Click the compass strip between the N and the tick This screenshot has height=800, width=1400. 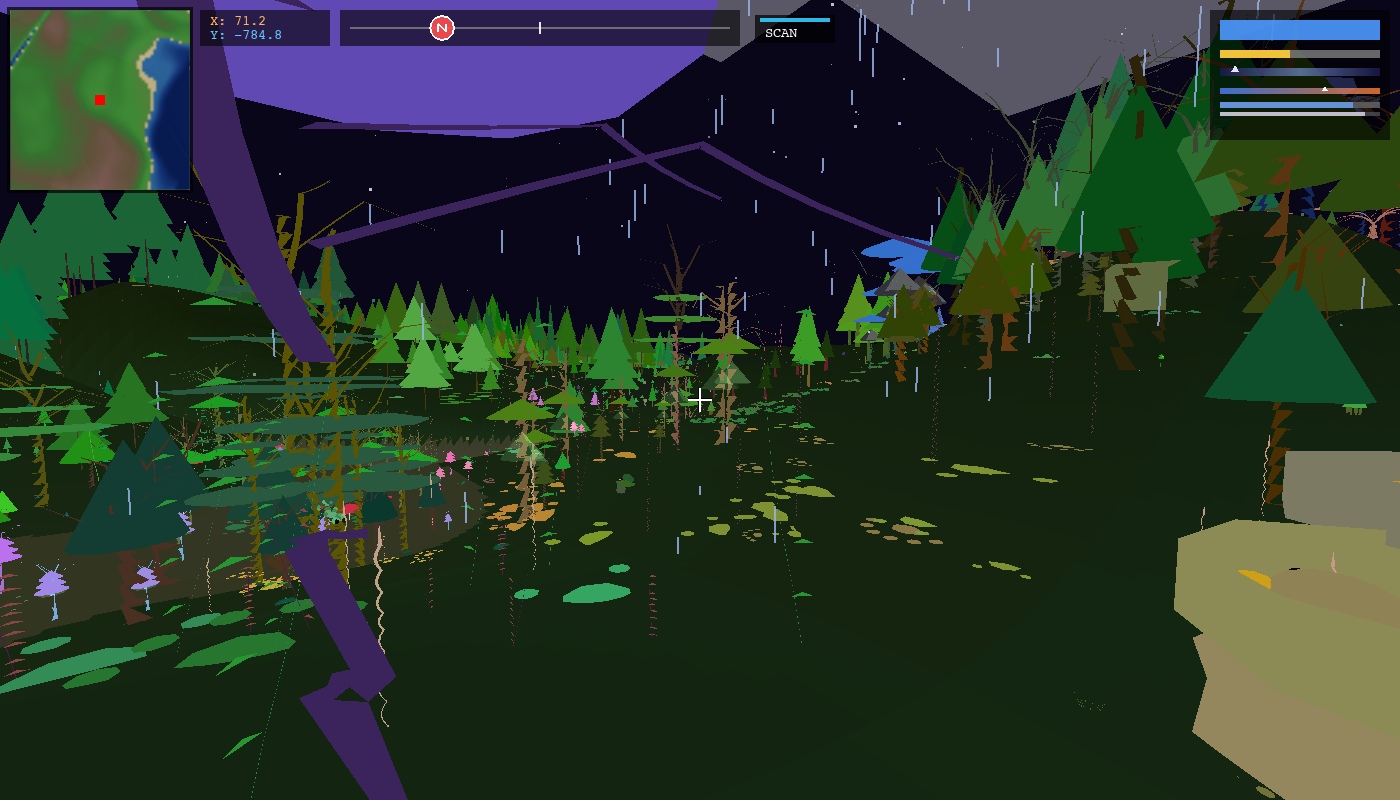(490, 27)
